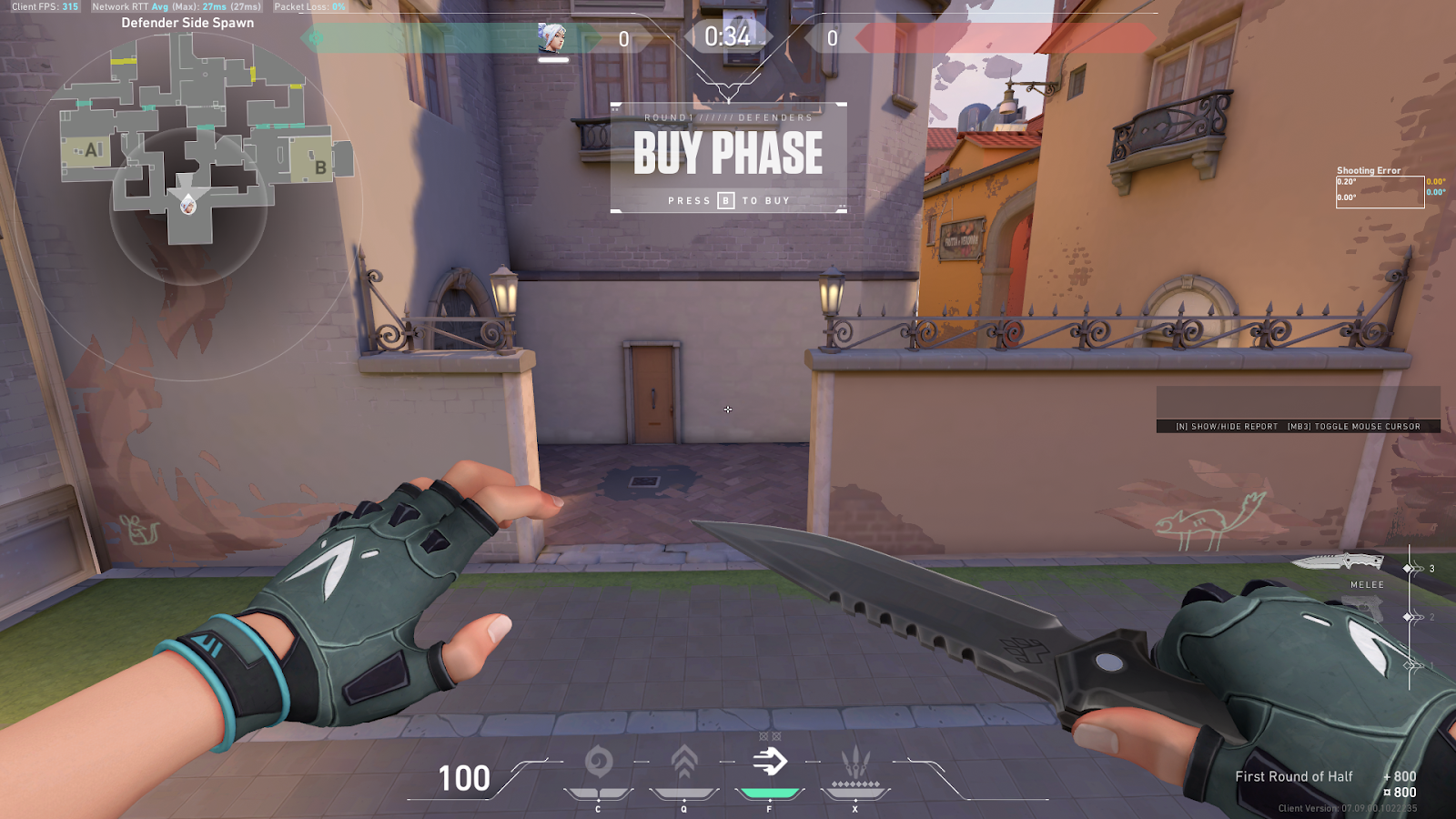Select the melee knife weapon slot
Image resolution: width=1456 pixels, height=819 pixels.
tap(1338, 562)
